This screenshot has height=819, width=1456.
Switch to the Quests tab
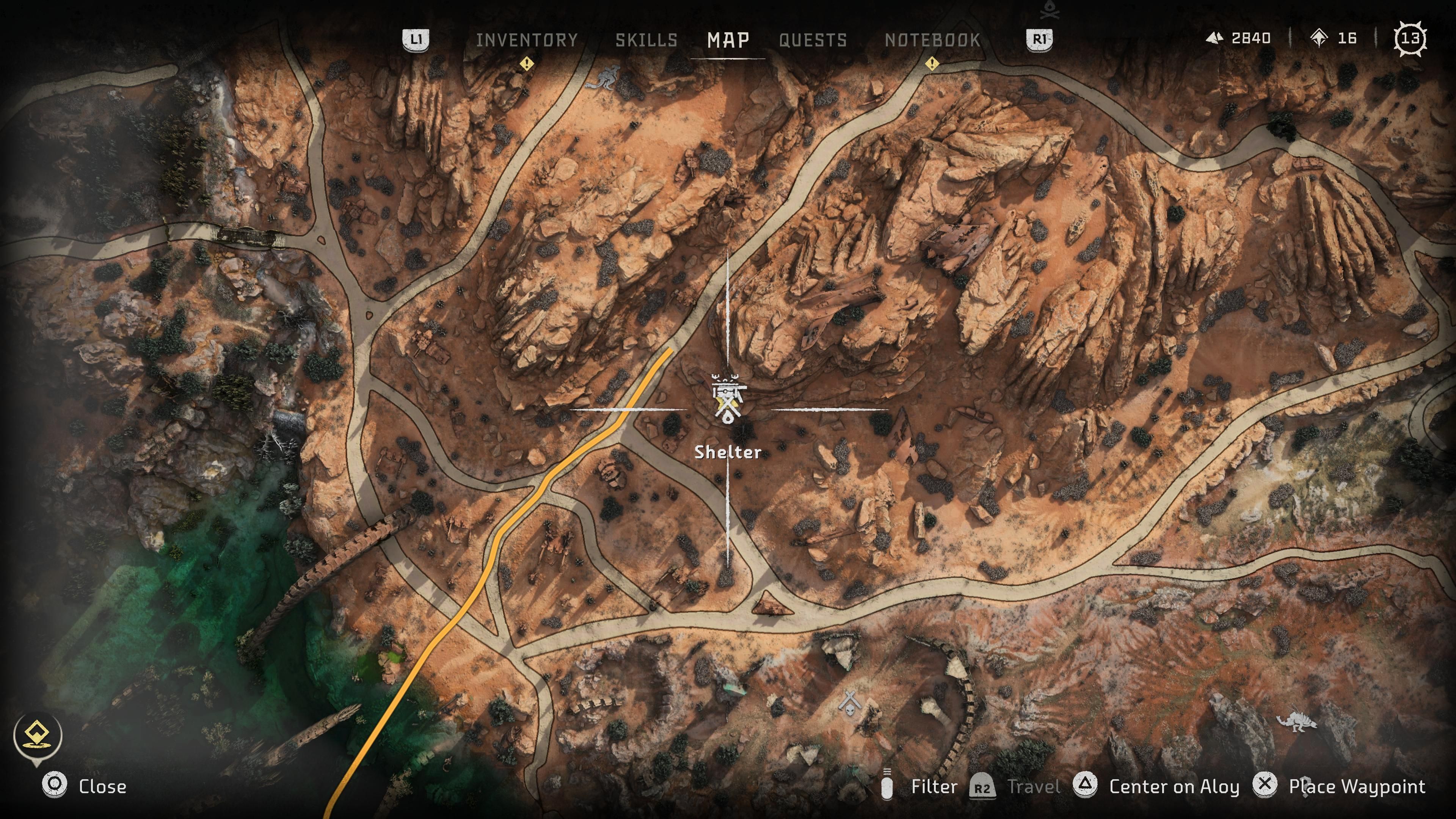point(813,39)
